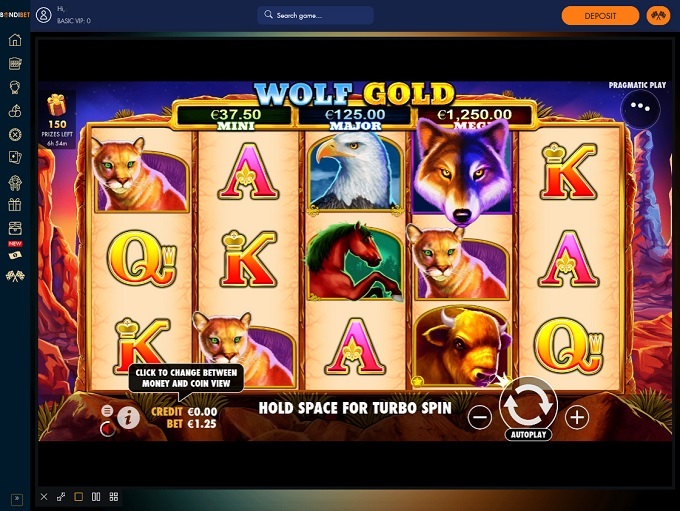The width and height of the screenshot is (680, 511).
Task: Close the game with the X icon
Action: click(x=44, y=496)
